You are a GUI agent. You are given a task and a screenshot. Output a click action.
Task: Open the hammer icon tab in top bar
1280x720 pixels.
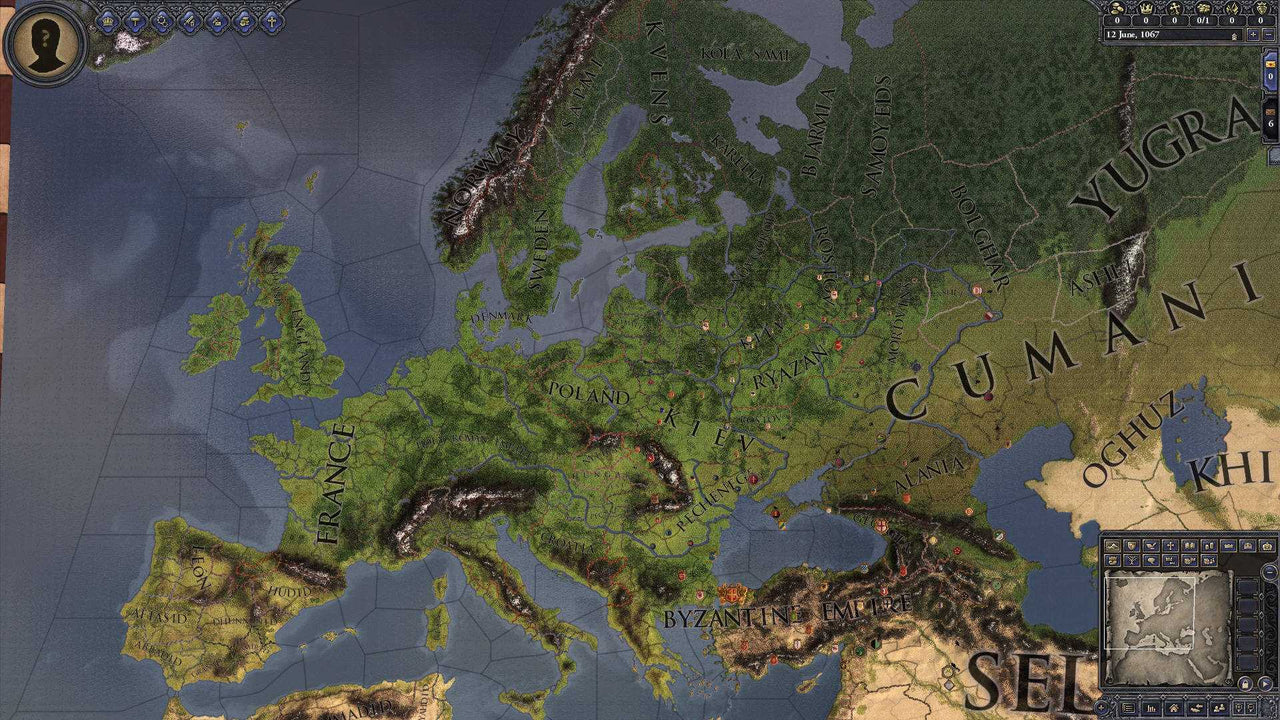(x=135, y=18)
